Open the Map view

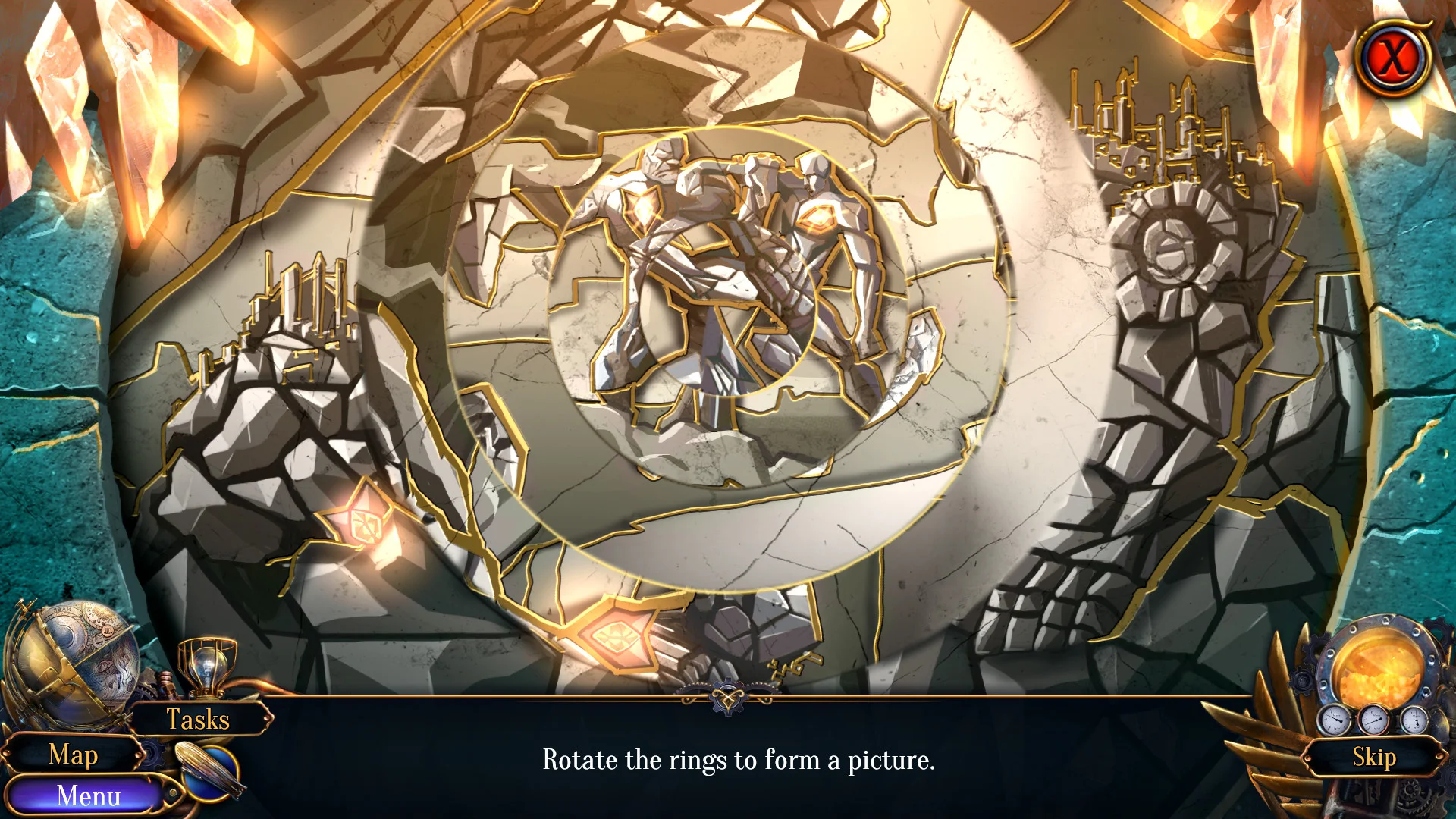(x=74, y=755)
